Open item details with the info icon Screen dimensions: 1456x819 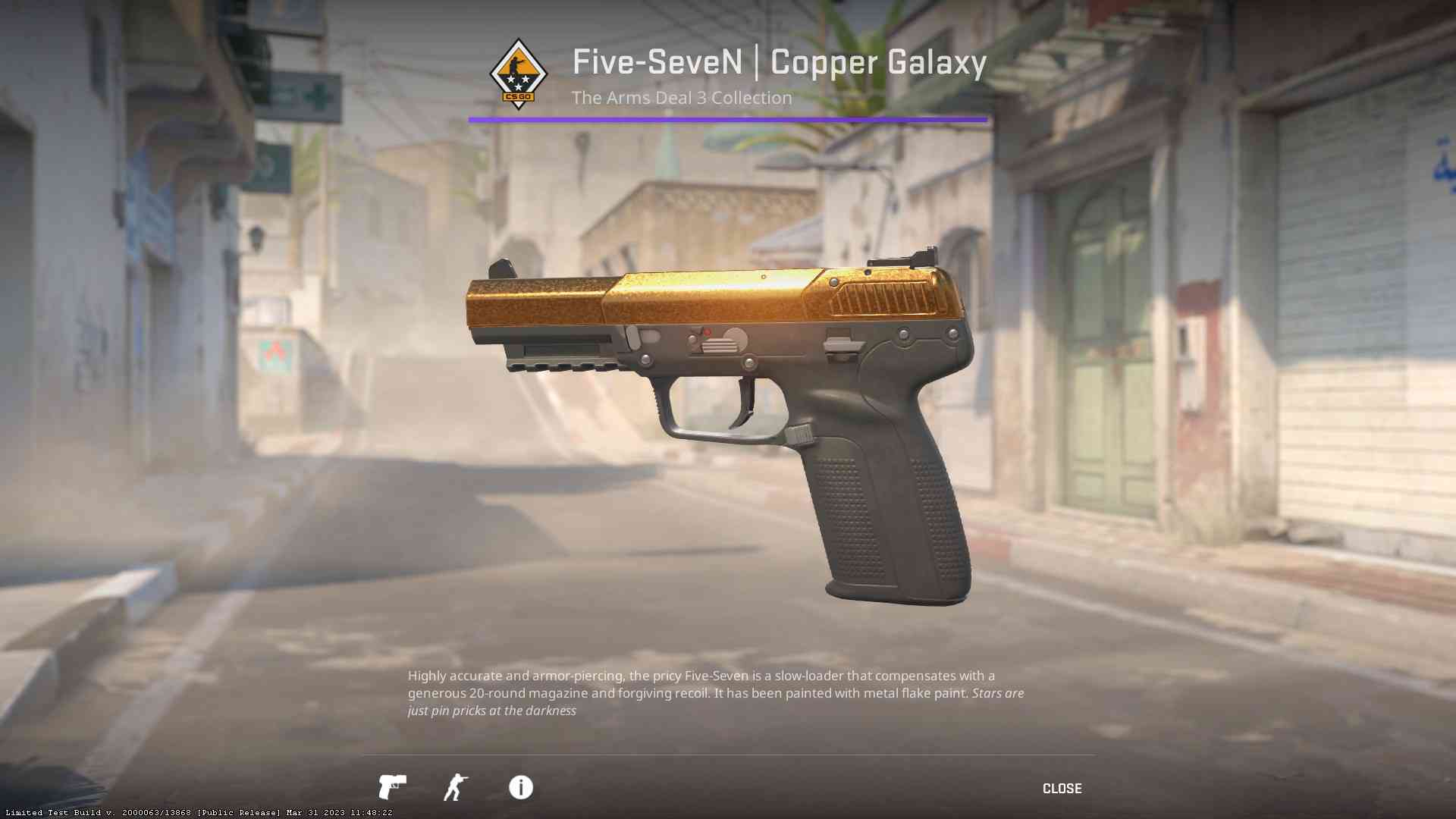(x=521, y=788)
